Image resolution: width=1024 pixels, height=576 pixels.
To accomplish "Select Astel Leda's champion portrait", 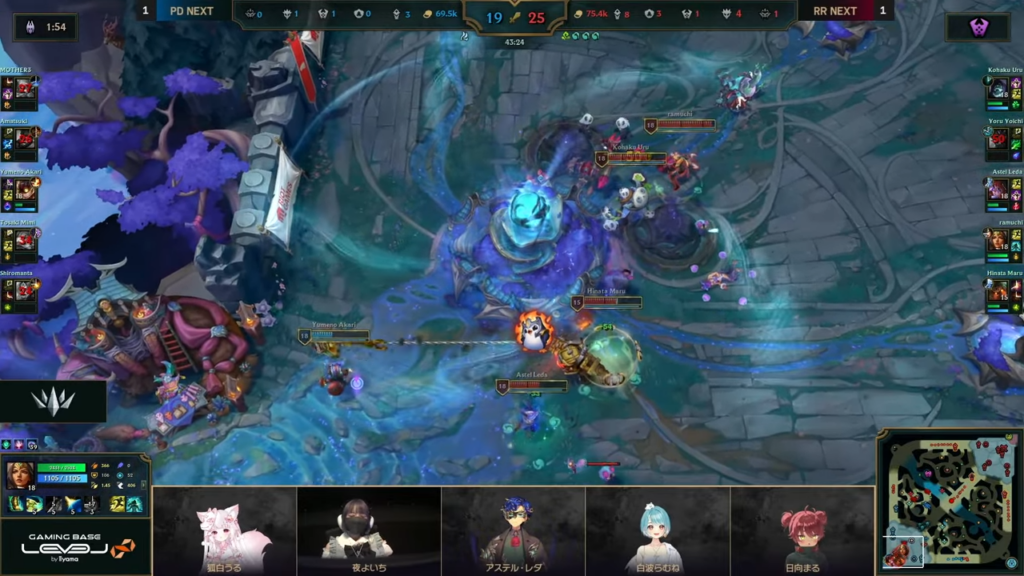I will [x=997, y=190].
